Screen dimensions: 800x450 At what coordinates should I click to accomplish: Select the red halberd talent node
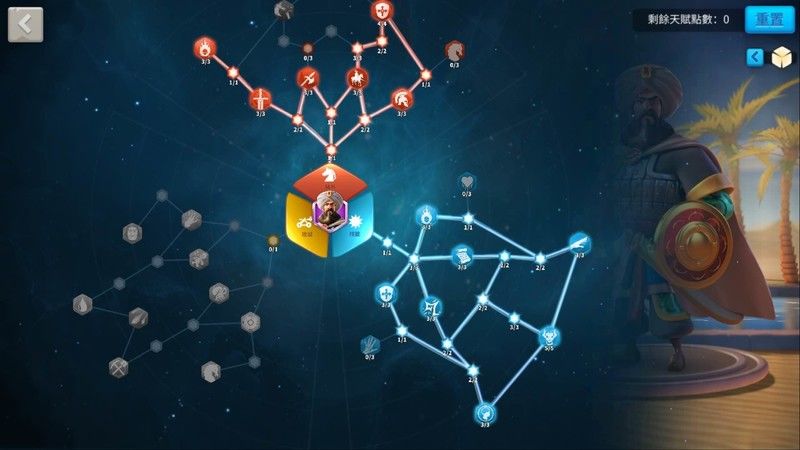click(x=308, y=78)
